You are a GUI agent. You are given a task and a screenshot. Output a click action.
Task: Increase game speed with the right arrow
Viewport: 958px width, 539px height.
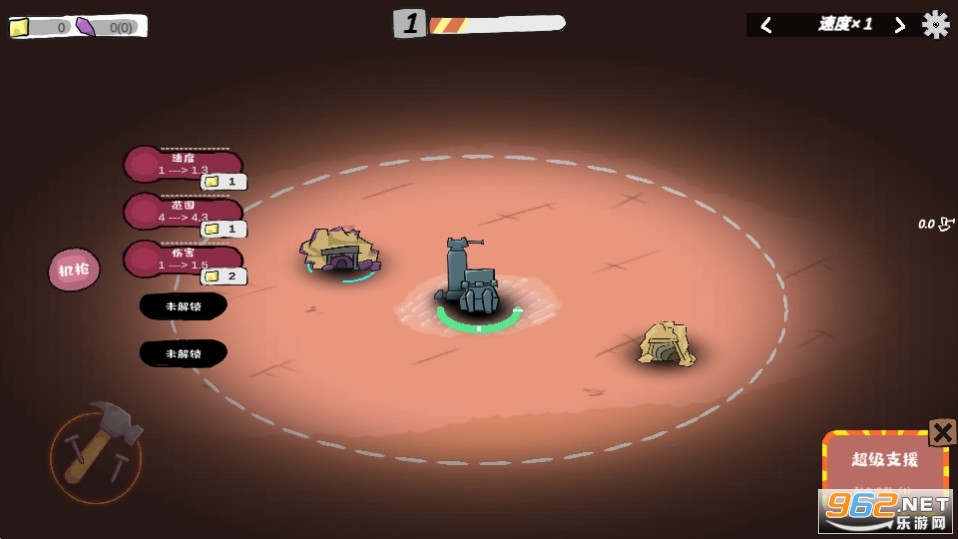[x=899, y=25]
